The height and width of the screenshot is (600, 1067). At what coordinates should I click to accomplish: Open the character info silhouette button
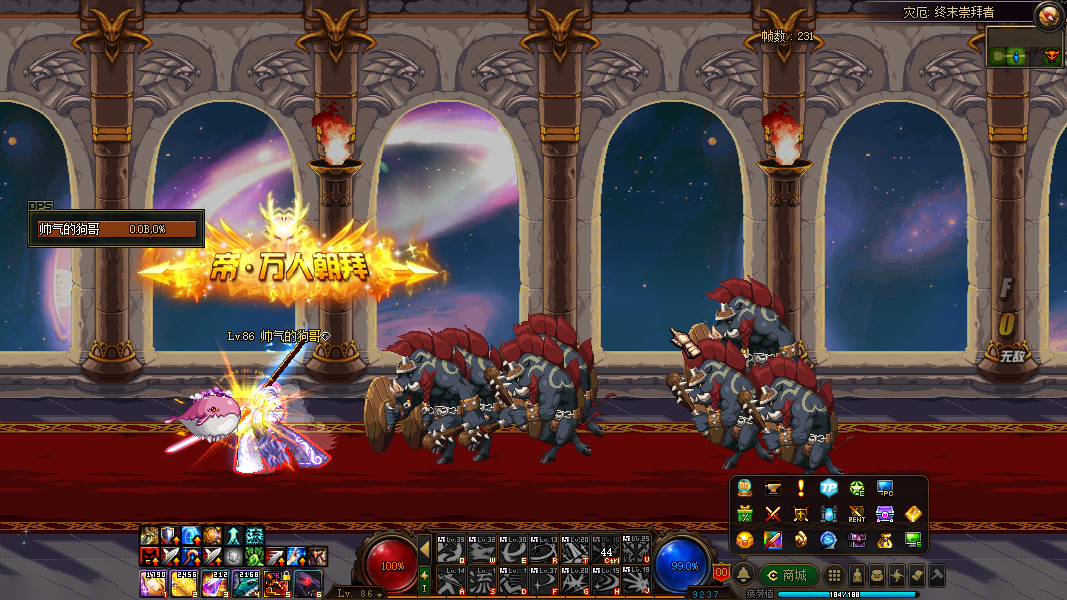point(856,575)
